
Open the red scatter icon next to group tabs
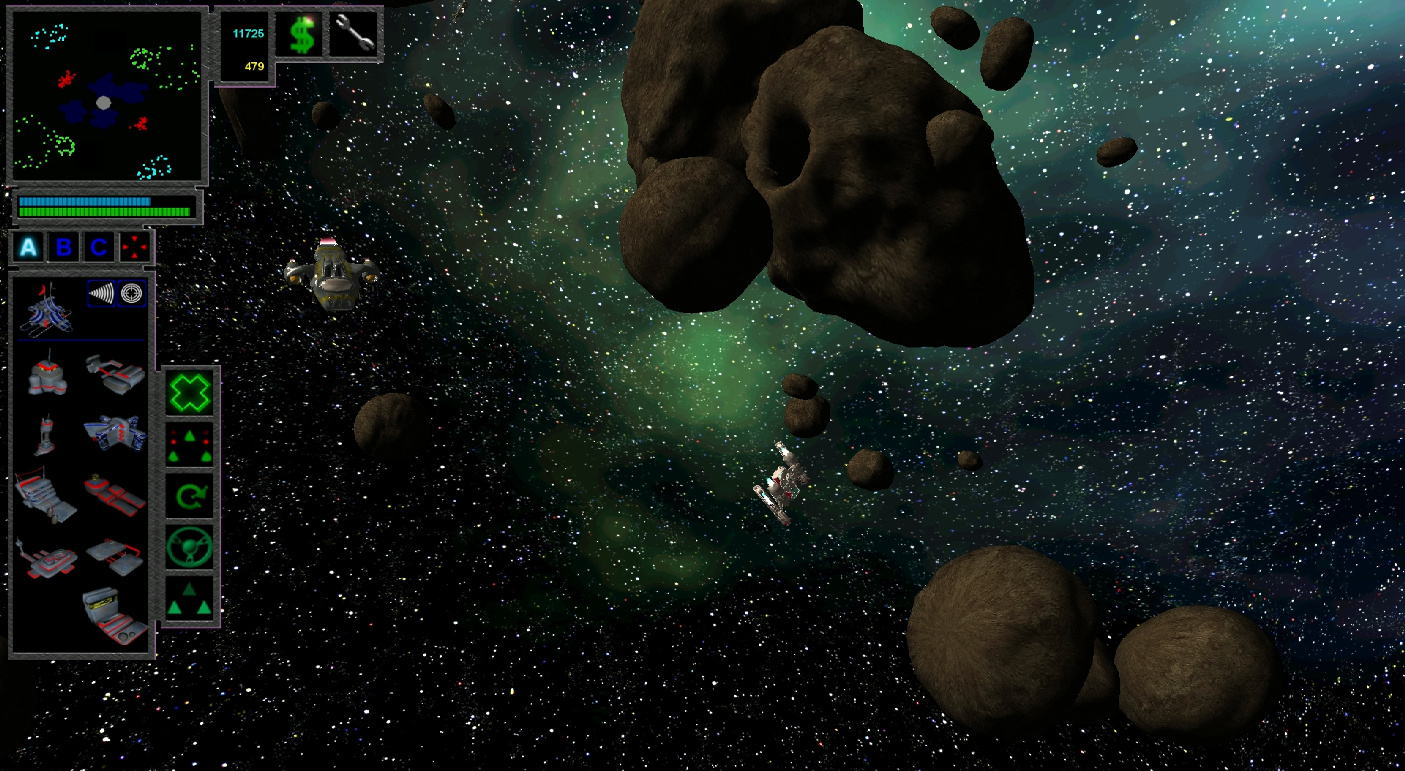133,247
